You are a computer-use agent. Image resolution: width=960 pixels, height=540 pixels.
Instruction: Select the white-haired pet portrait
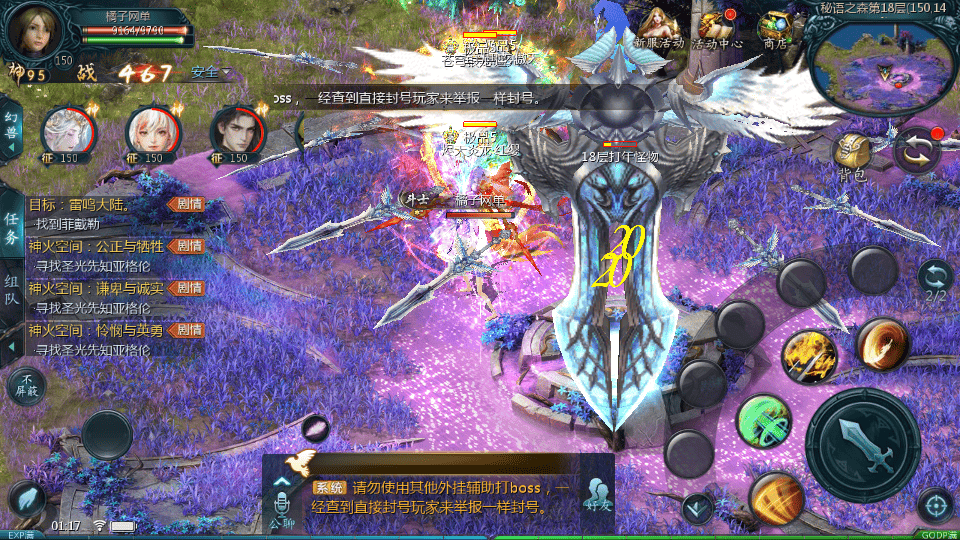[67, 133]
